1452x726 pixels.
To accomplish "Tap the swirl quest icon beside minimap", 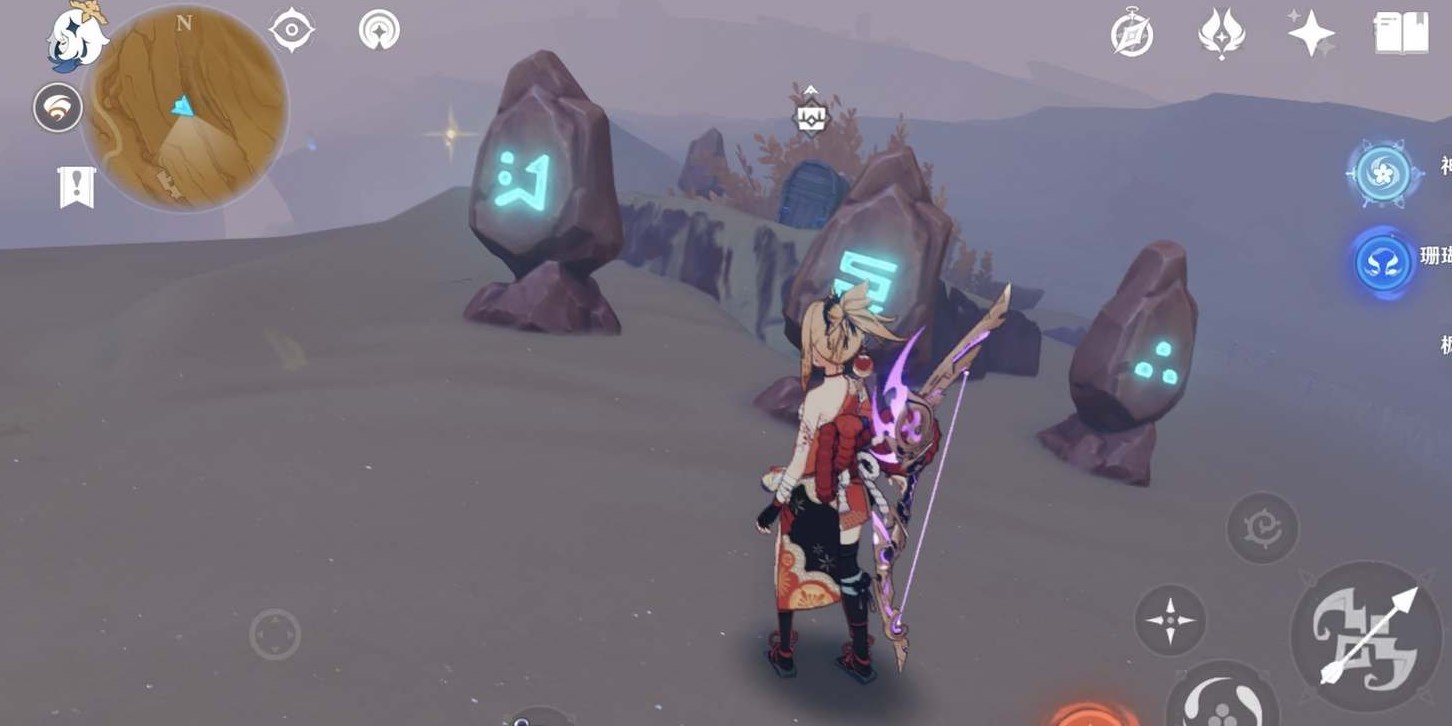I will 57,108.
